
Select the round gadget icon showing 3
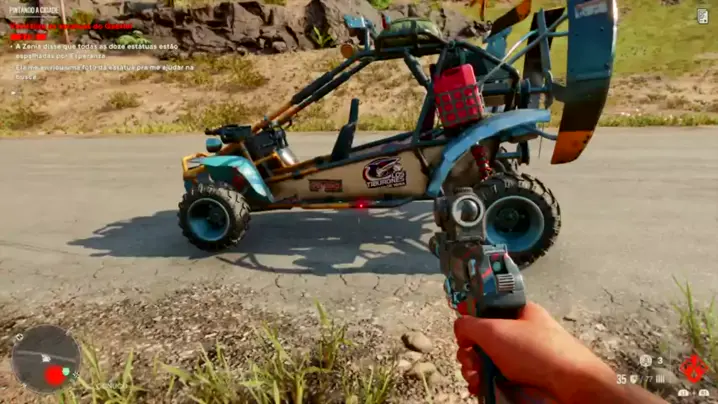click(646, 361)
